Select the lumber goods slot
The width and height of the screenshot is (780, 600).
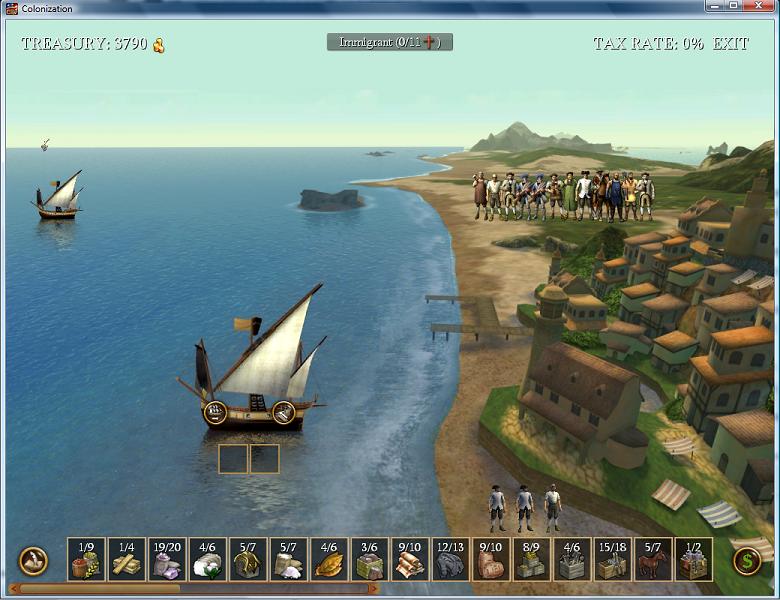(127, 560)
